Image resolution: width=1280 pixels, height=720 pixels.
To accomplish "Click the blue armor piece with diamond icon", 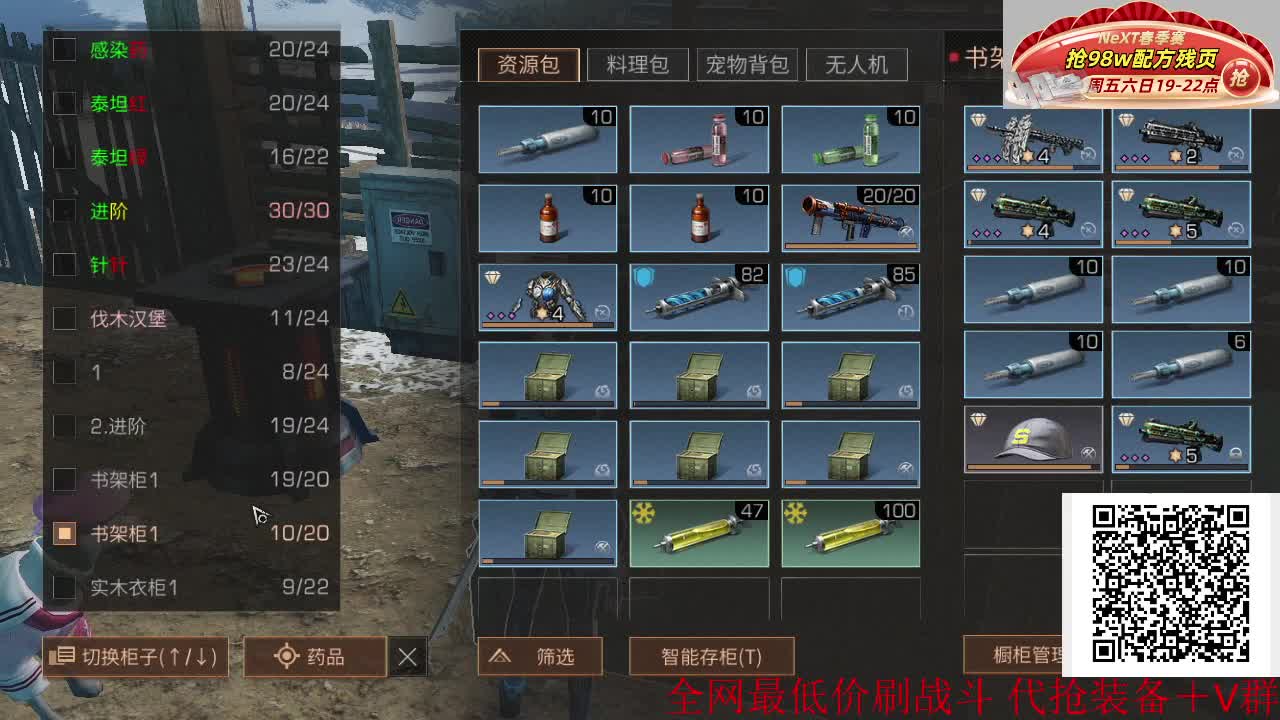I will pos(547,296).
